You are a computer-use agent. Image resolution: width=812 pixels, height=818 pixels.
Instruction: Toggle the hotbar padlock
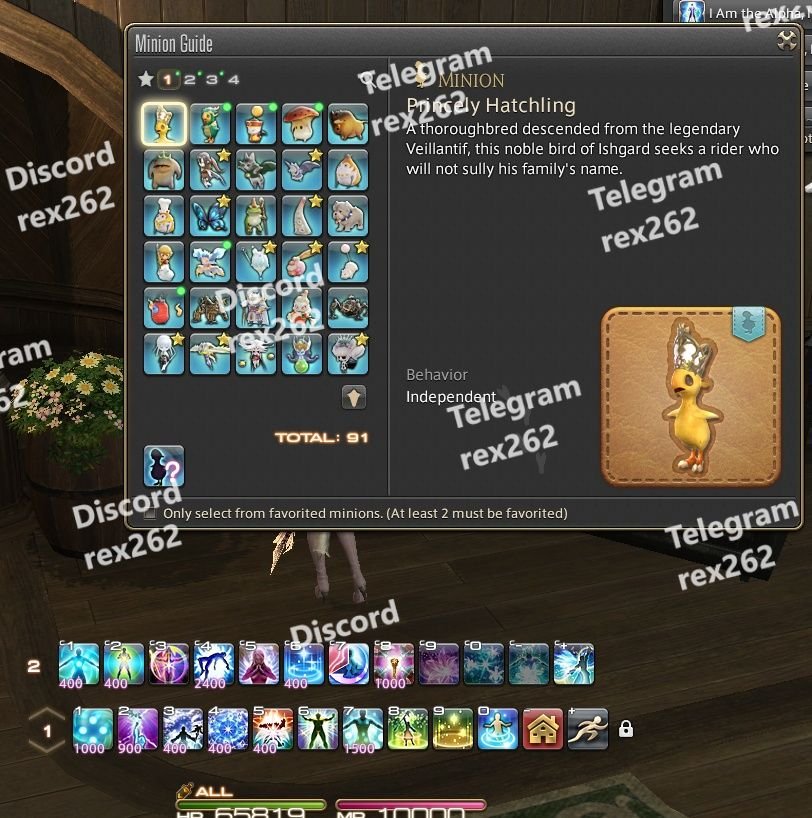coord(626,730)
